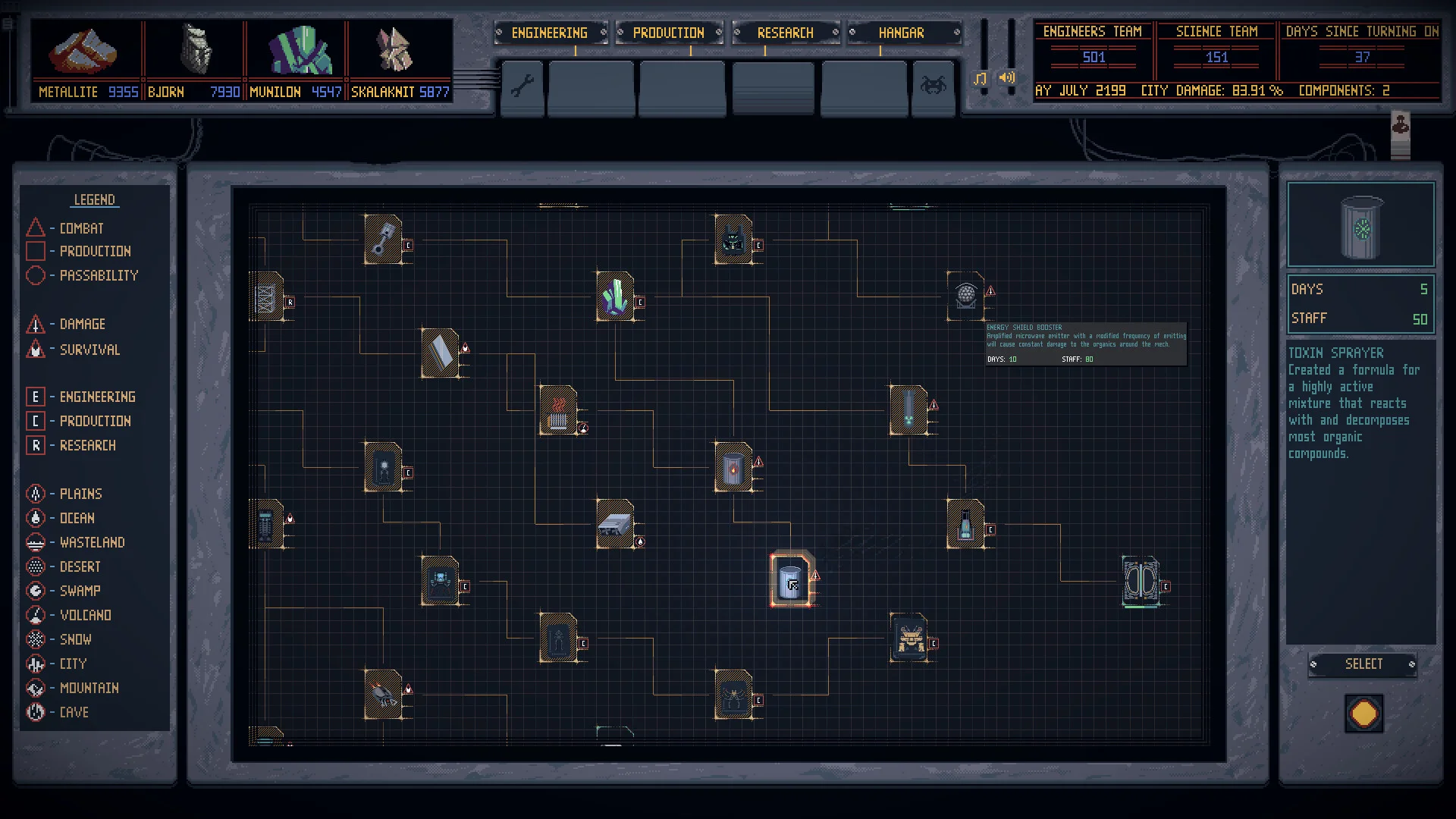Toggle the music note icon
1456x819 pixels.
[981, 78]
